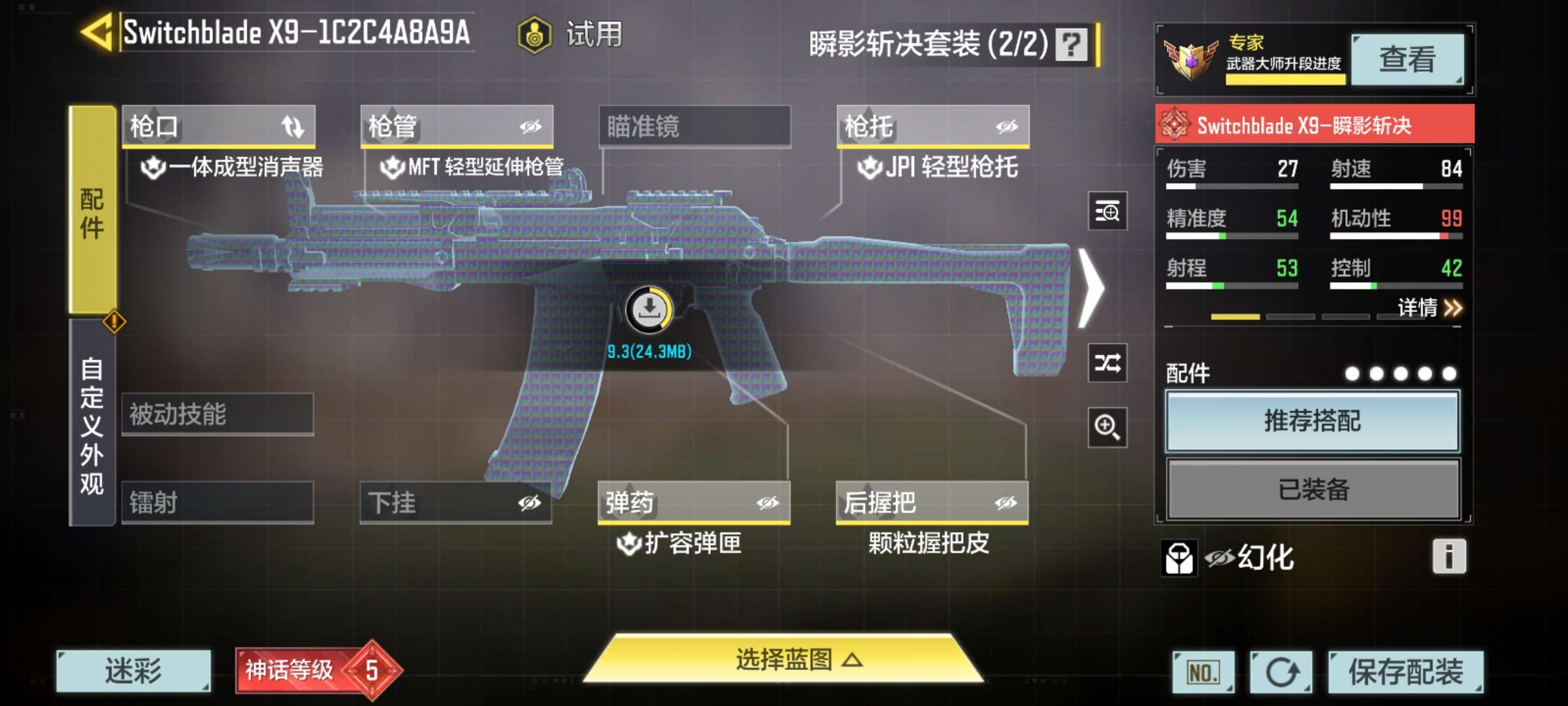
Task: Select the 后握把 rear grip slot
Action: [x=932, y=503]
